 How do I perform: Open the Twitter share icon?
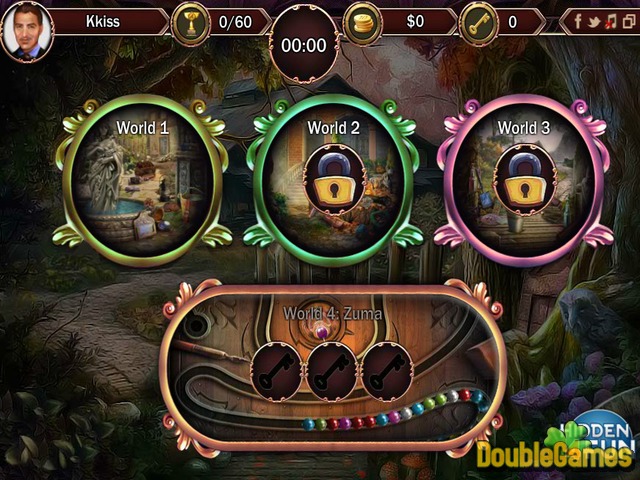pyautogui.click(x=592, y=21)
